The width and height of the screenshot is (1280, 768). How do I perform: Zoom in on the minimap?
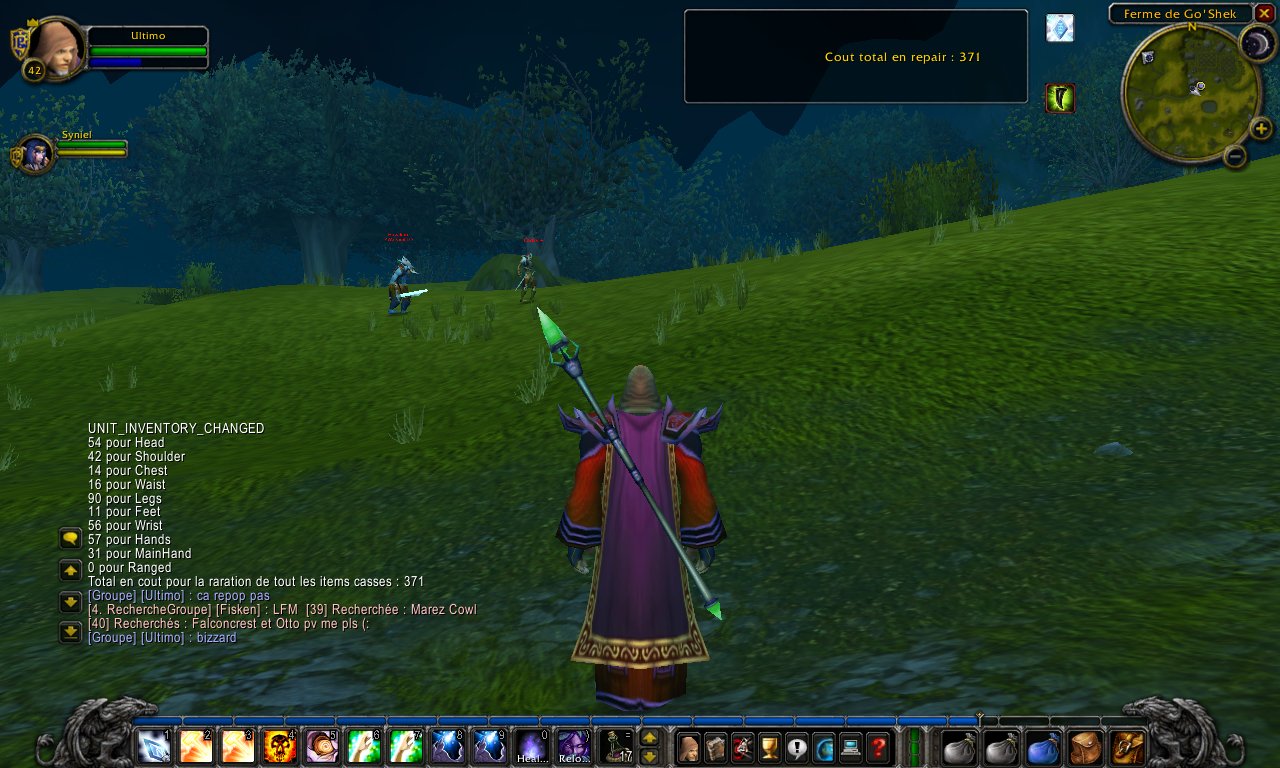(x=1261, y=128)
